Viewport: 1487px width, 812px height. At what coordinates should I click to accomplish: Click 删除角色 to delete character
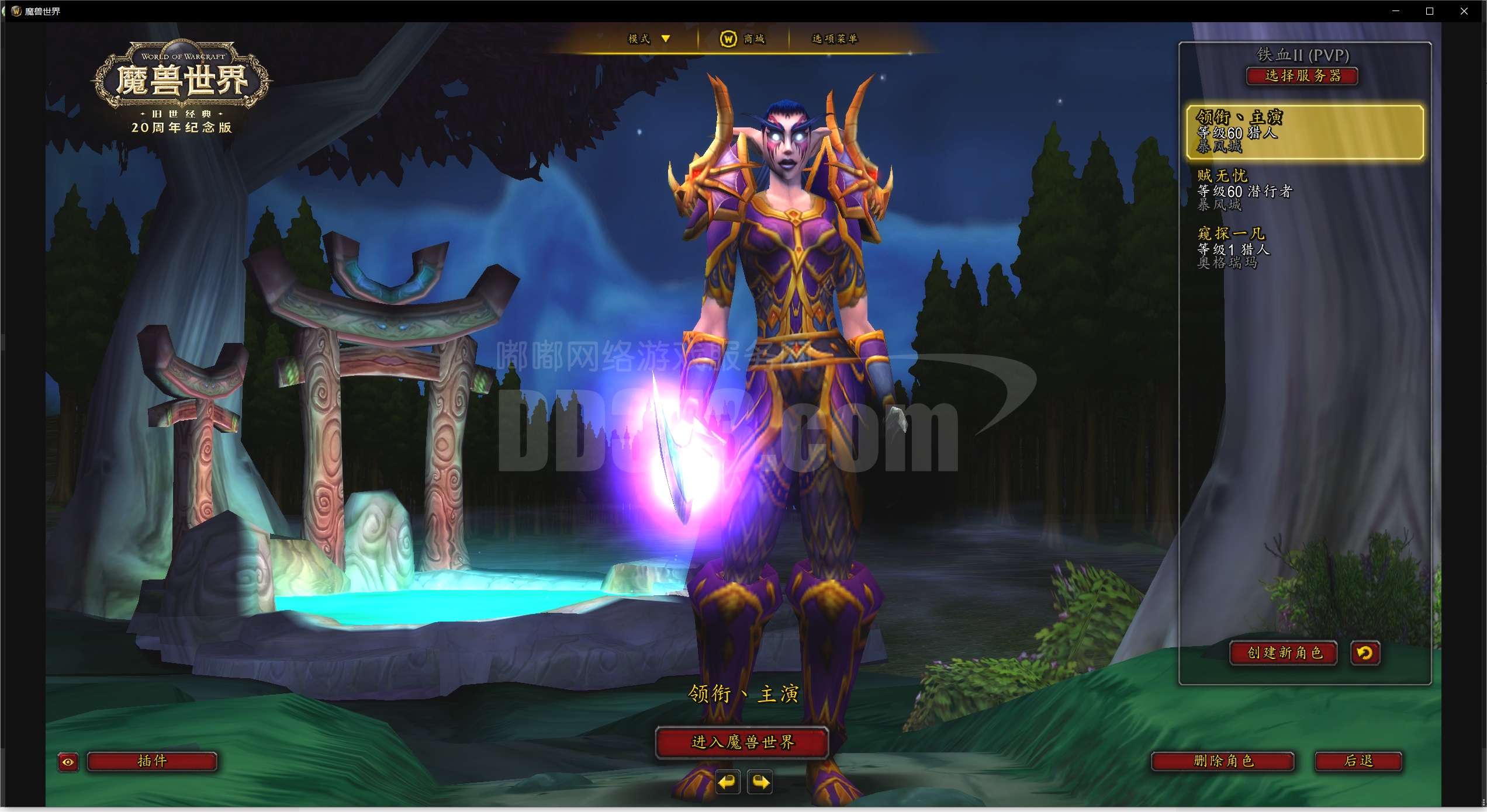(x=1223, y=761)
